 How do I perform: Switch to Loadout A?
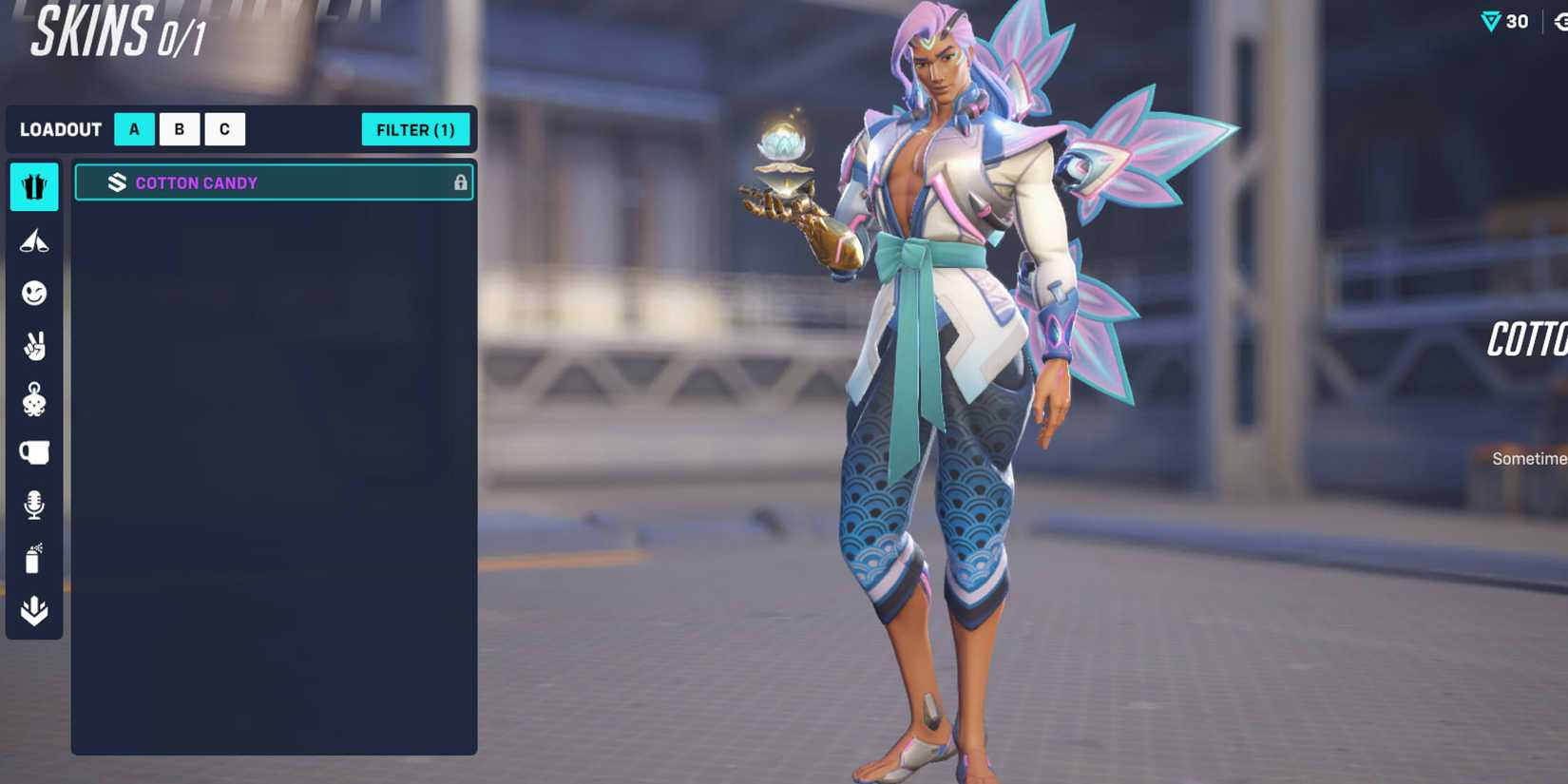[x=133, y=129]
